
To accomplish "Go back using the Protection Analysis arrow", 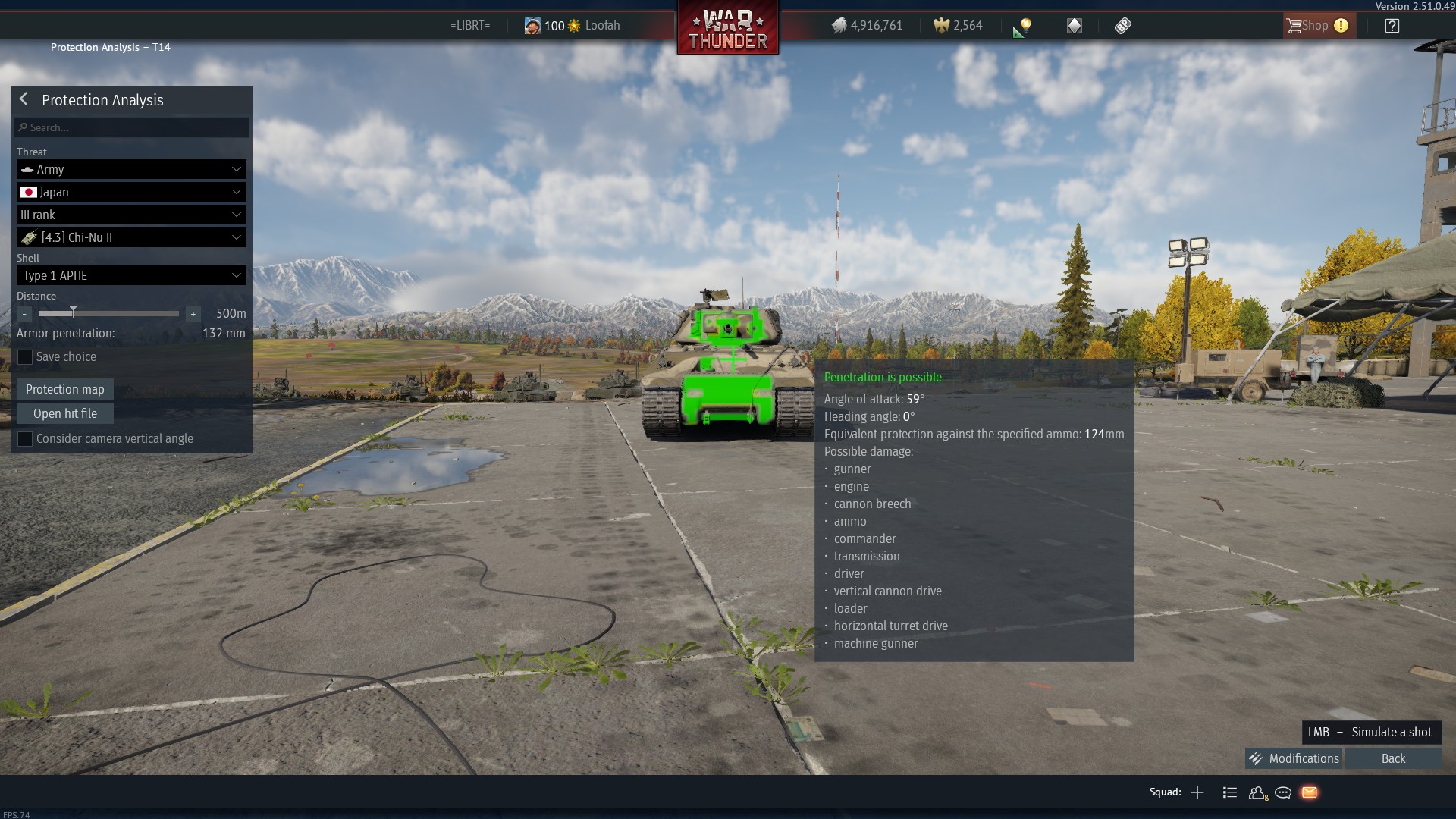I will [24, 99].
